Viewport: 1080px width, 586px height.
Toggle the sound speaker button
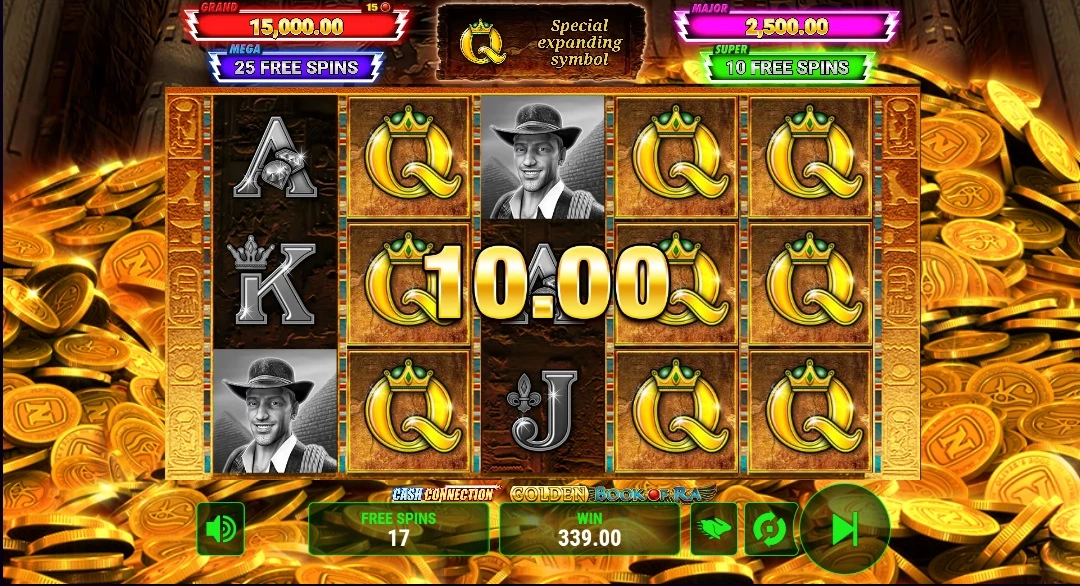pos(220,529)
